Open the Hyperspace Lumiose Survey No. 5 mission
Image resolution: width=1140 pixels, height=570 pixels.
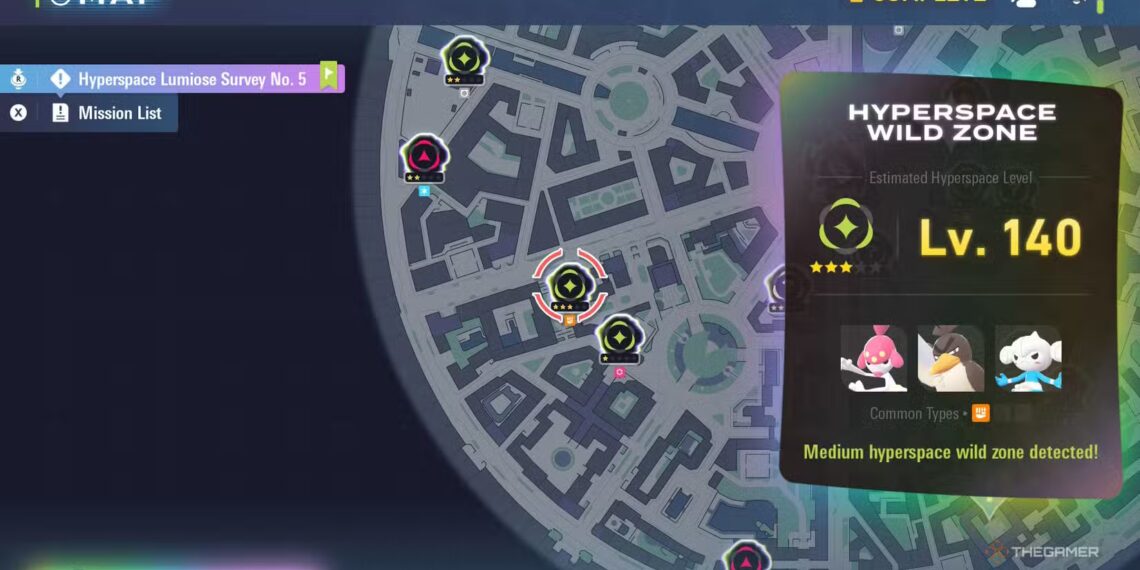pyautogui.click(x=192, y=79)
